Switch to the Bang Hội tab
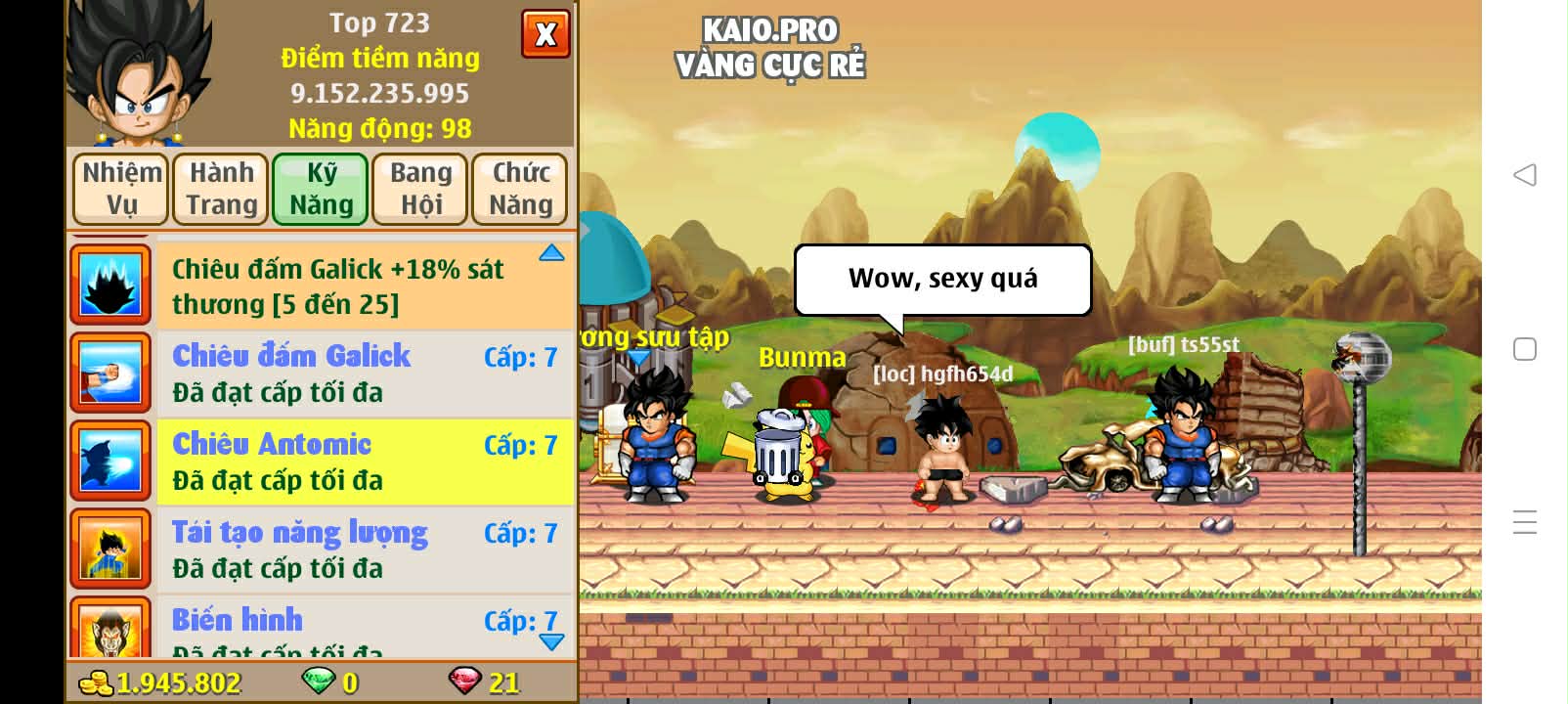 (x=419, y=188)
